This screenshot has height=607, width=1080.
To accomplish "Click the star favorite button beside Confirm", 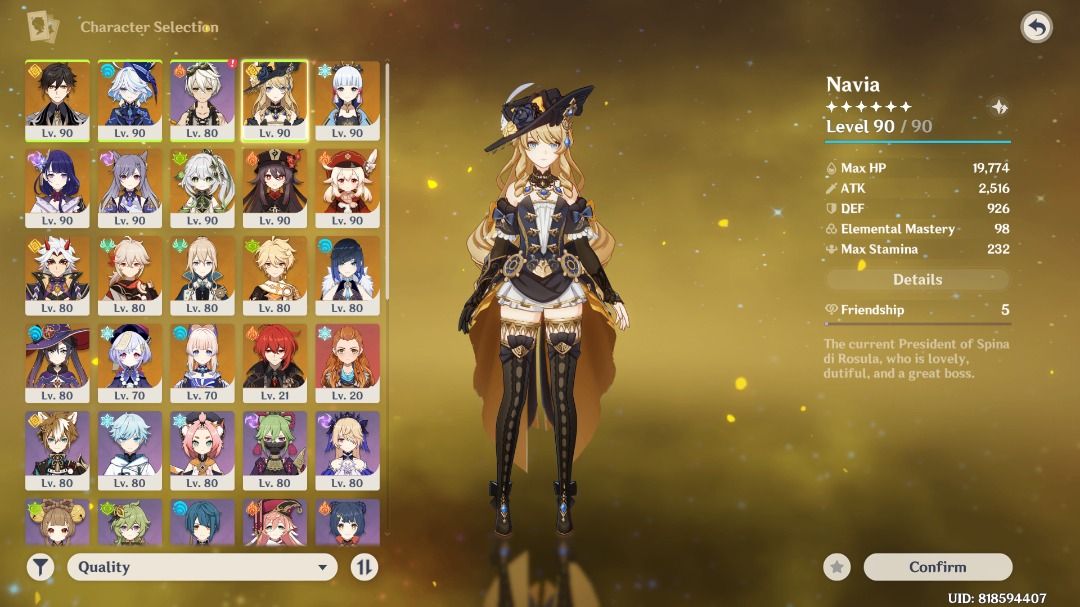I will click(x=837, y=567).
